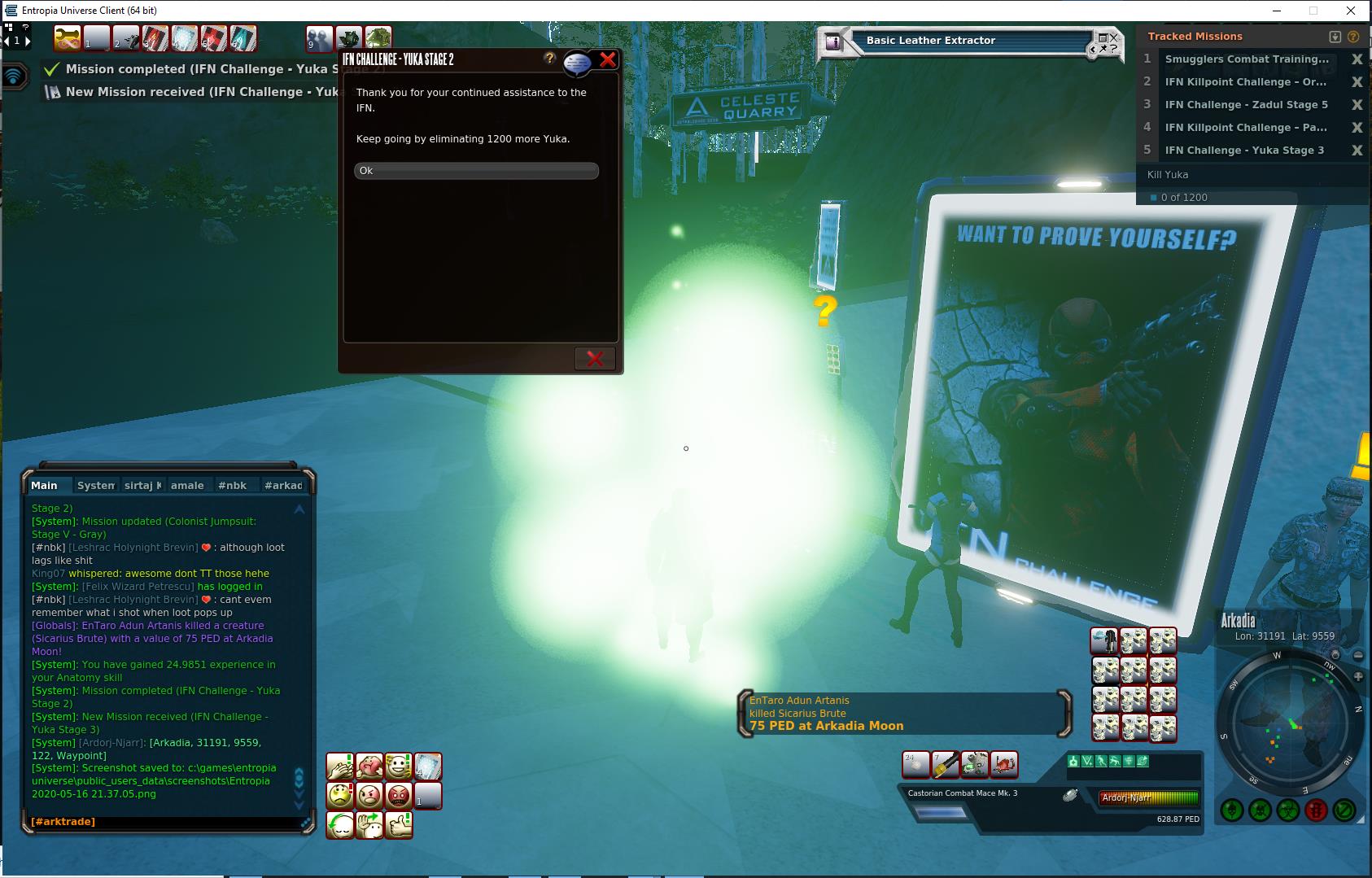
Task: Zoom in the radar with plus button
Action: click(x=1358, y=677)
